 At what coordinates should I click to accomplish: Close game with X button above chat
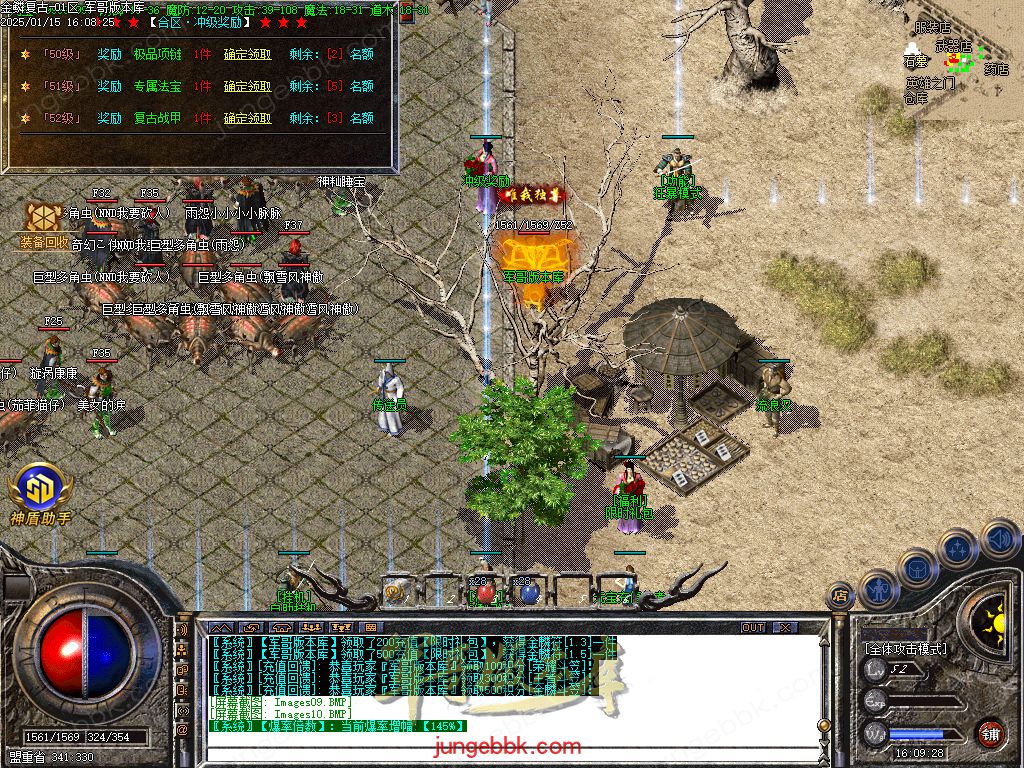pyautogui.click(x=785, y=627)
